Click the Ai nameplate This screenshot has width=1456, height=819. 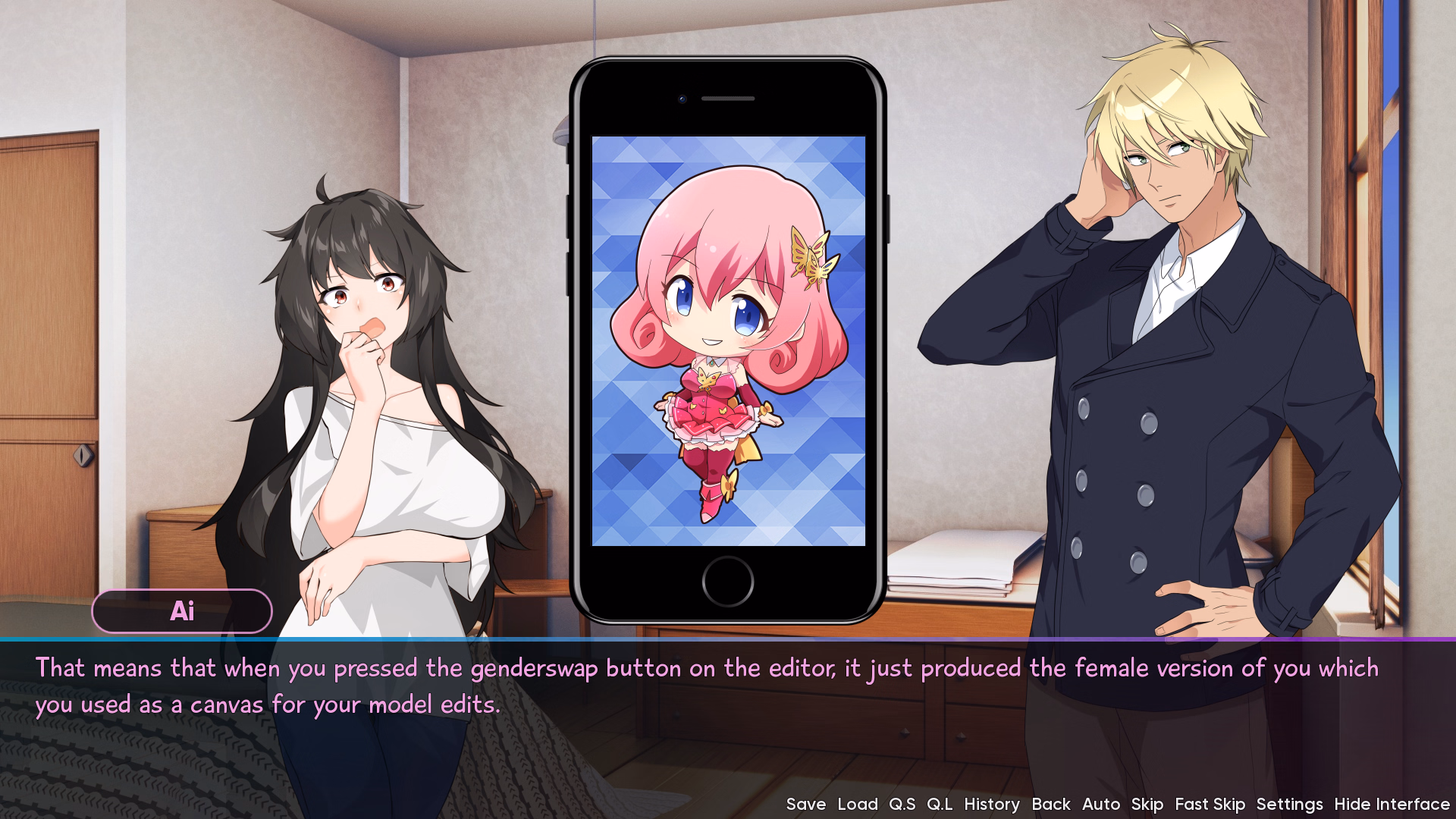point(182,611)
